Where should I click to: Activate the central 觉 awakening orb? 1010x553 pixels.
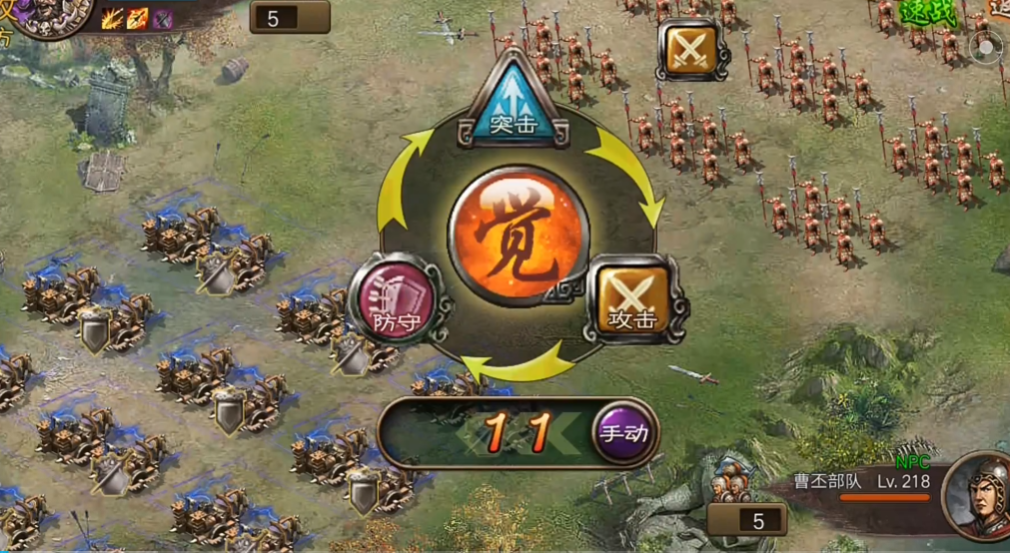[x=518, y=236]
